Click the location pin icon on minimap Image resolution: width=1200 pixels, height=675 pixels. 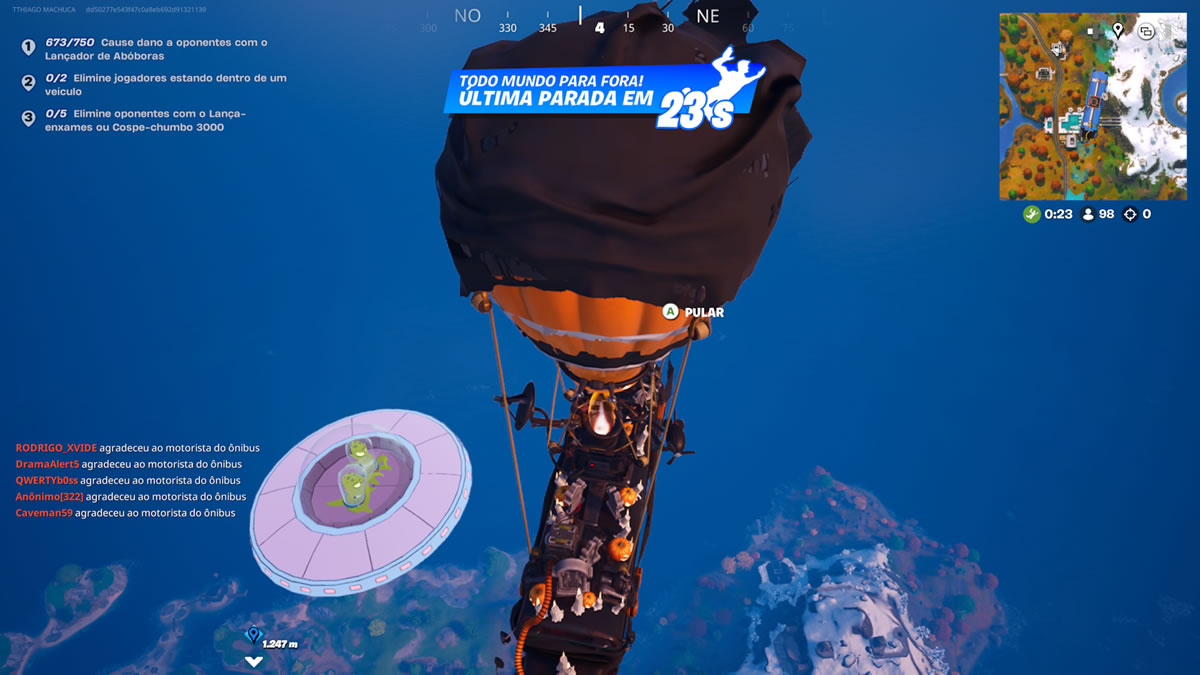1117,30
